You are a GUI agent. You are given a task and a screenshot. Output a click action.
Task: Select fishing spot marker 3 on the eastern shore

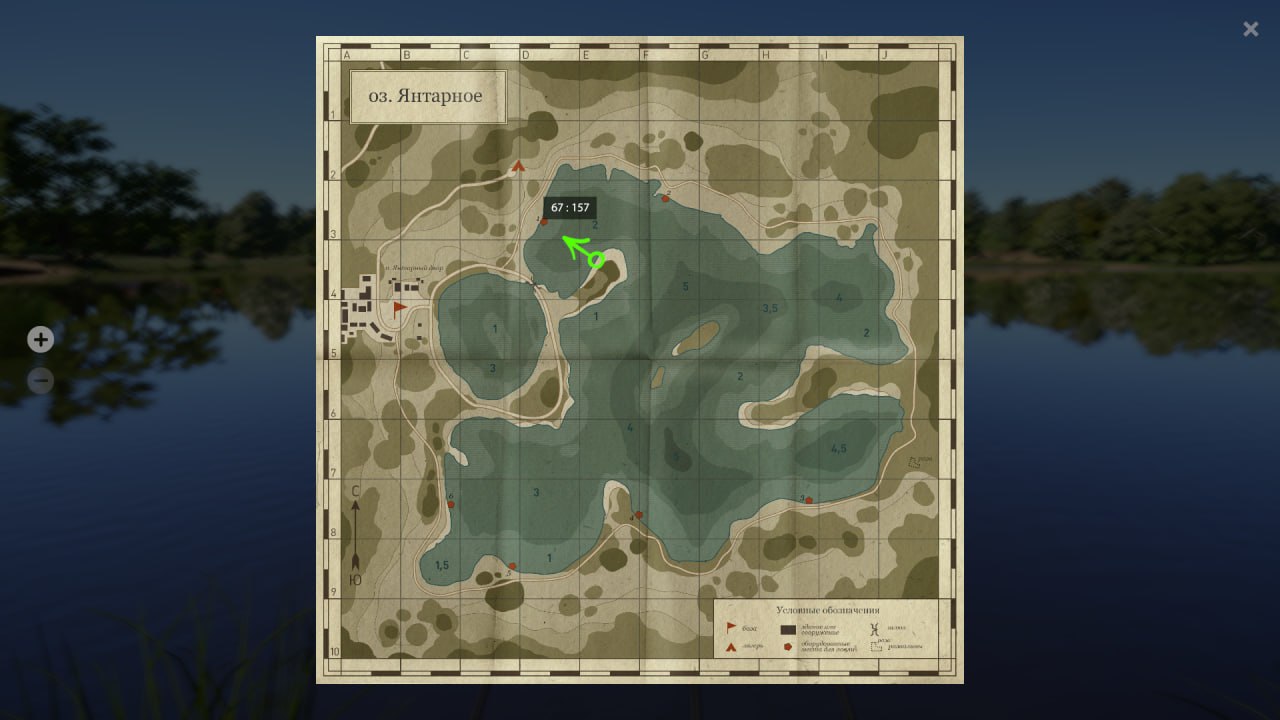click(x=809, y=500)
